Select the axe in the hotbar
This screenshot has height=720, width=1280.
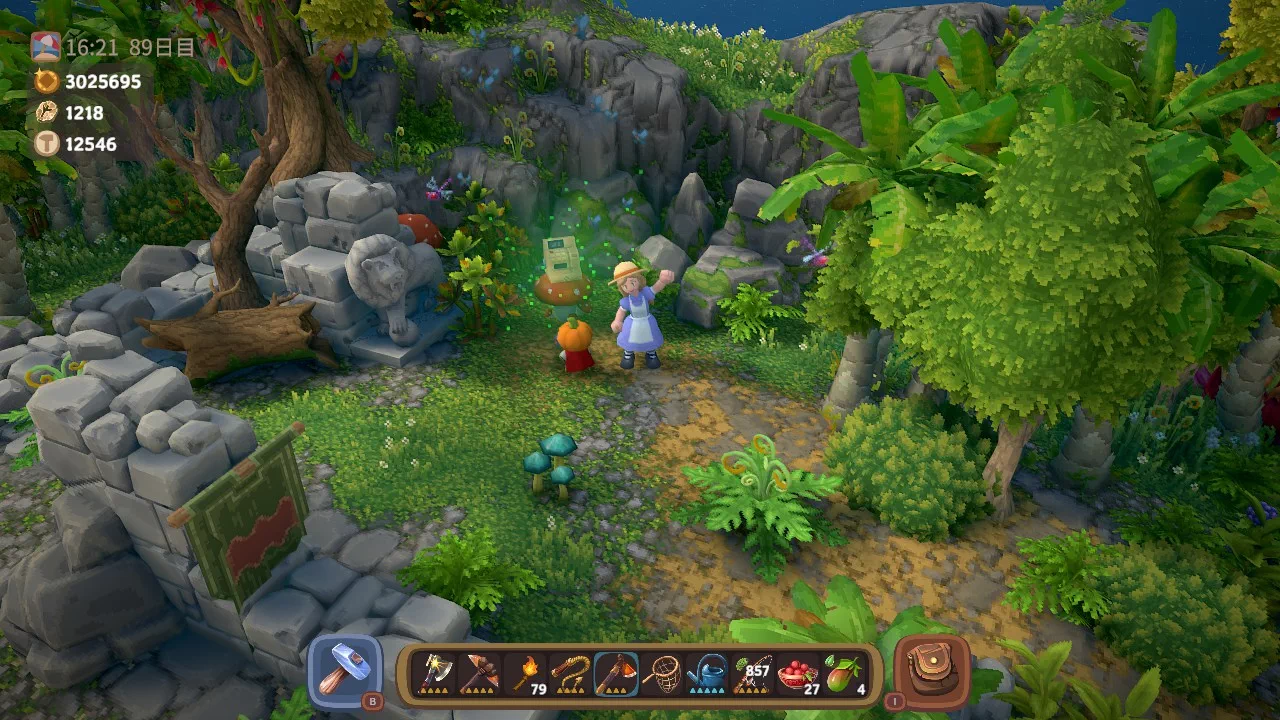(x=436, y=673)
